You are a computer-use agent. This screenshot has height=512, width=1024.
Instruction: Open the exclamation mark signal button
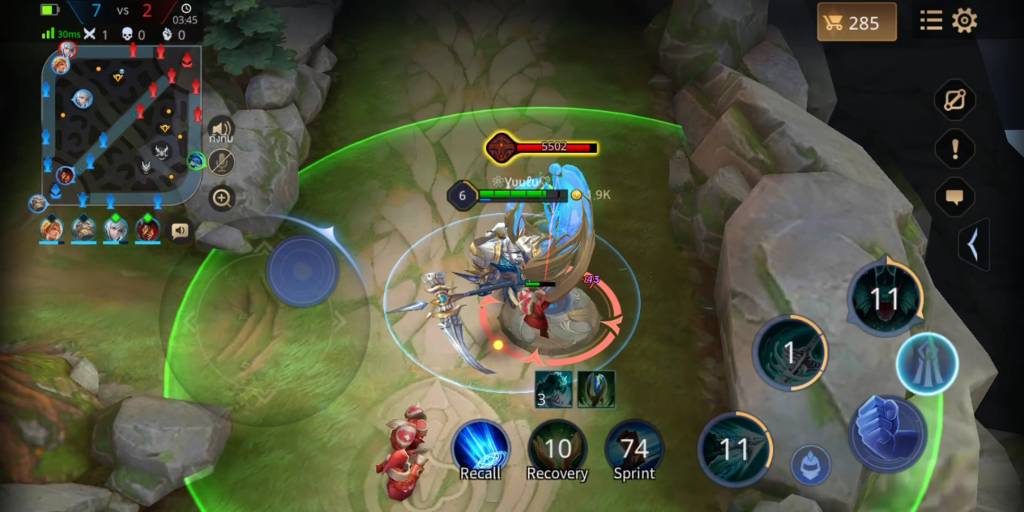[955, 149]
